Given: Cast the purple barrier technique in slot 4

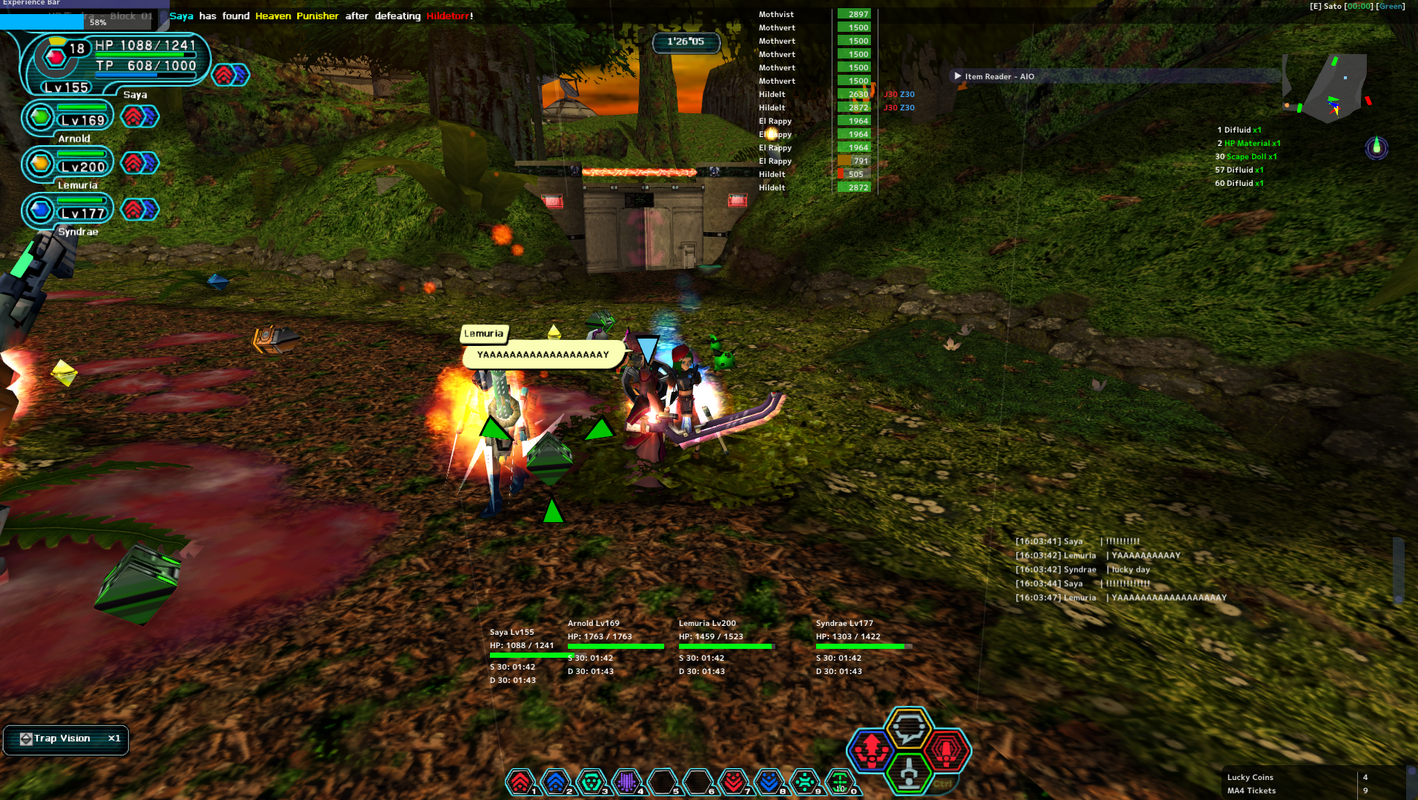Looking at the screenshot, I should tap(626, 781).
